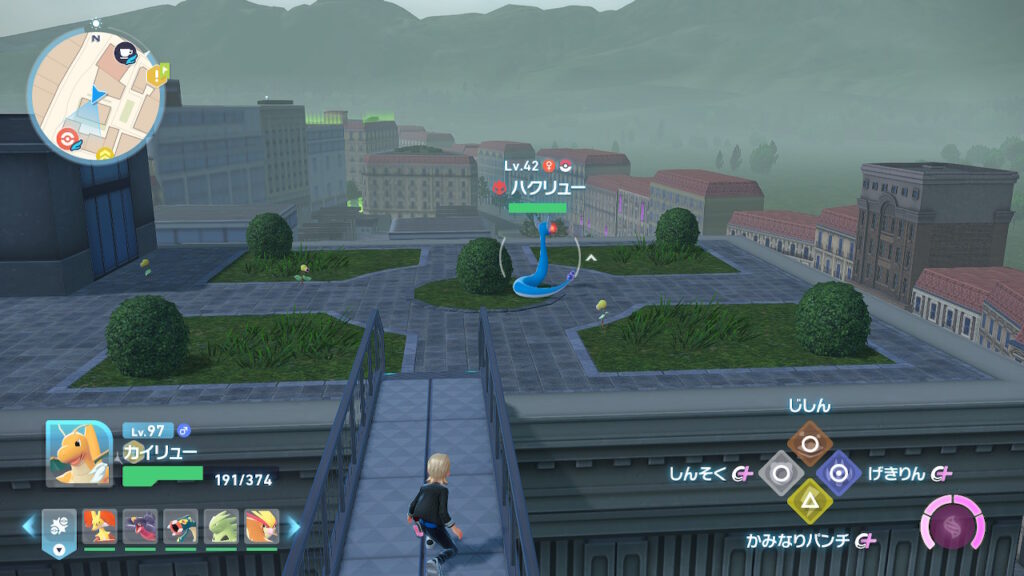Switch to Delphox in the party bar

tap(99, 525)
